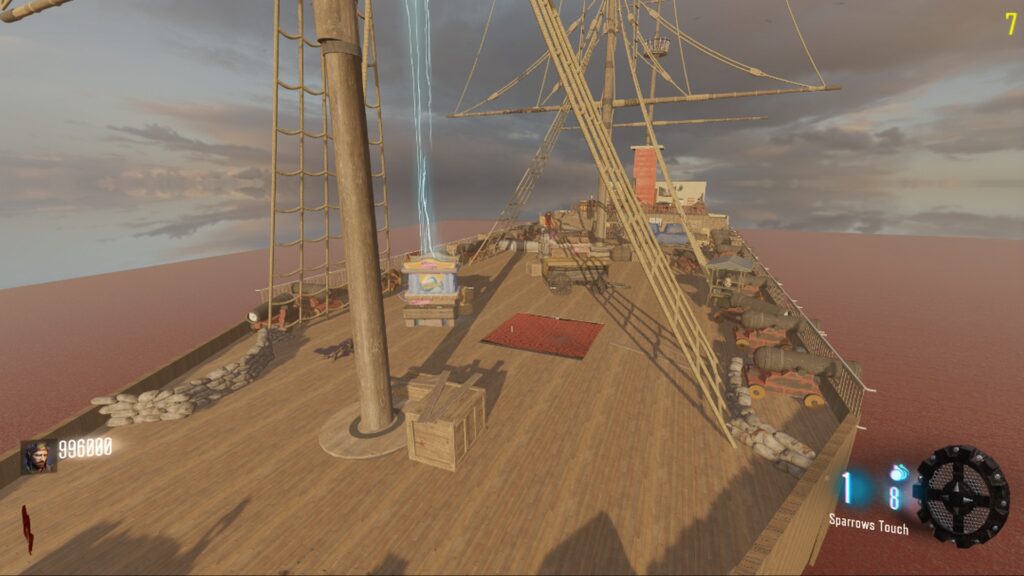Click the glowing blue grenade icon

pyautogui.click(x=898, y=471)
